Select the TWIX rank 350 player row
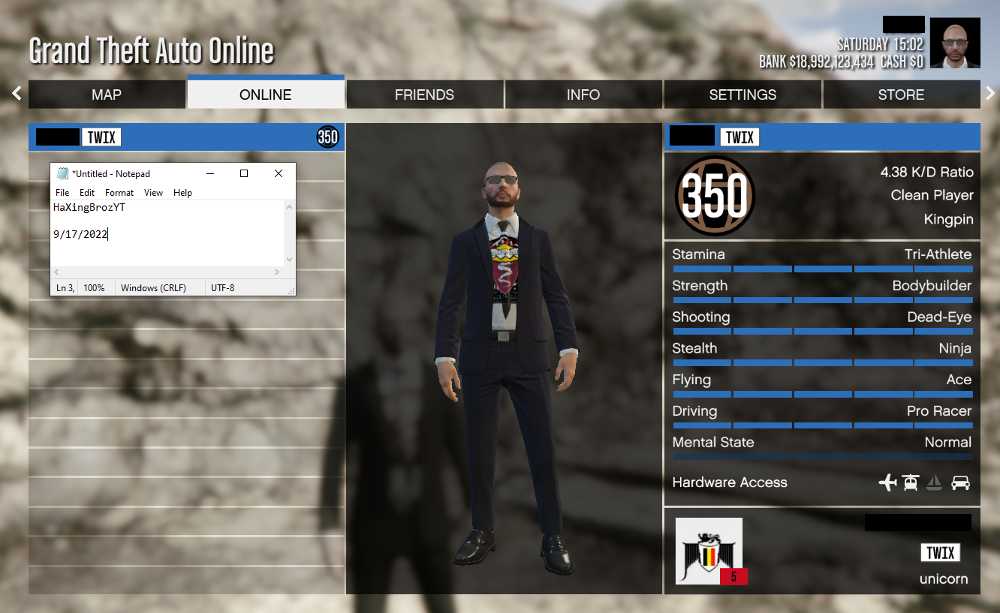The width and height of the screenshot is (1000, 613). tap(186, 137)
